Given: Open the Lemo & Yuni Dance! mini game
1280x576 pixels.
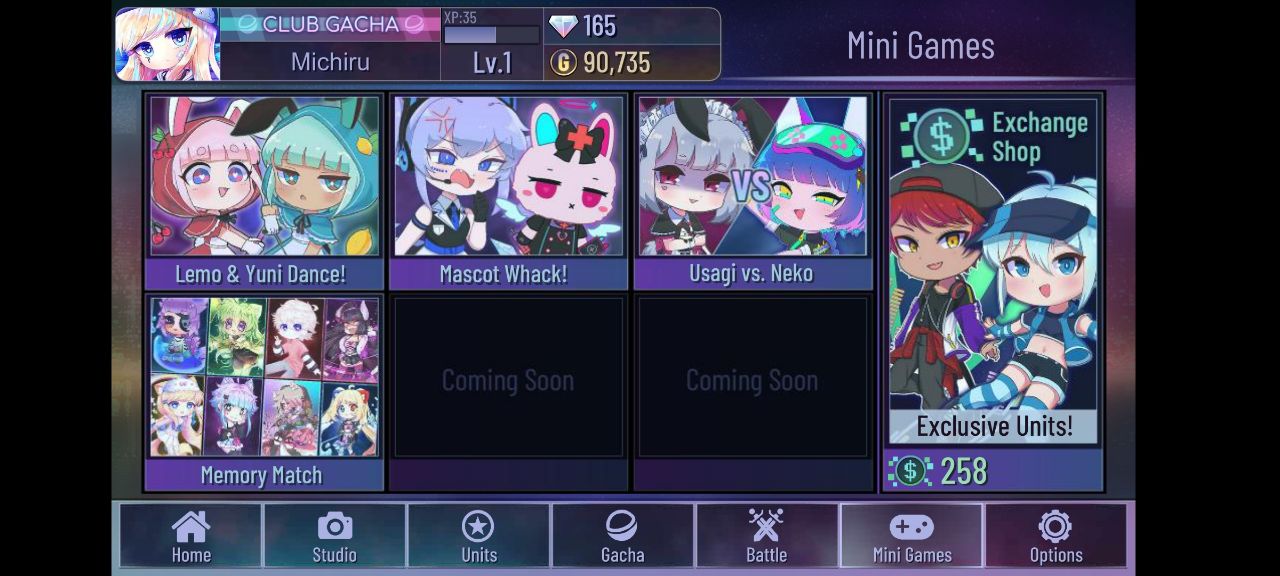Looking at the screenshot, I should point(265,190).
